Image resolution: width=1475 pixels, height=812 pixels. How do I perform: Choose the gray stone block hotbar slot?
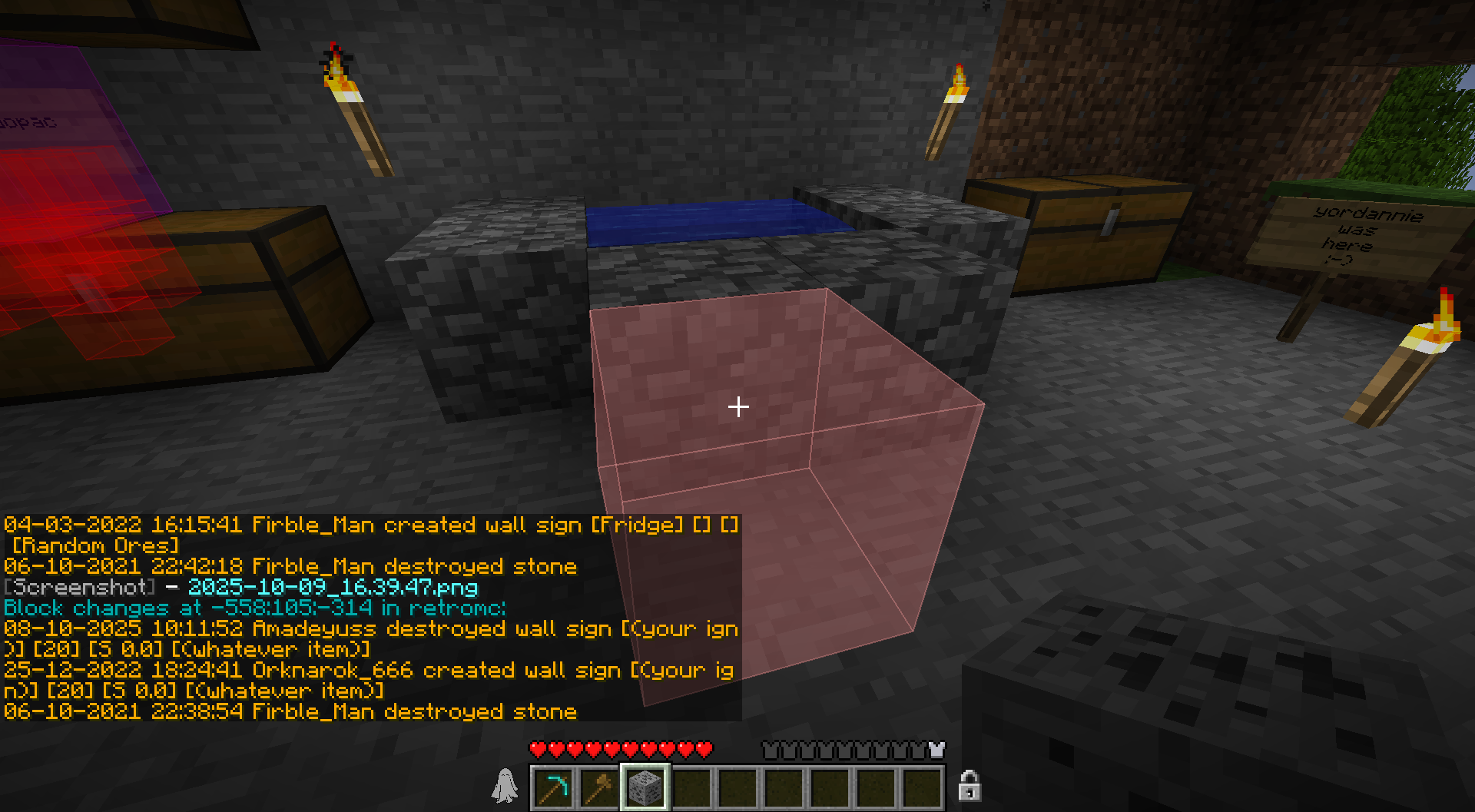click(645, 787)
